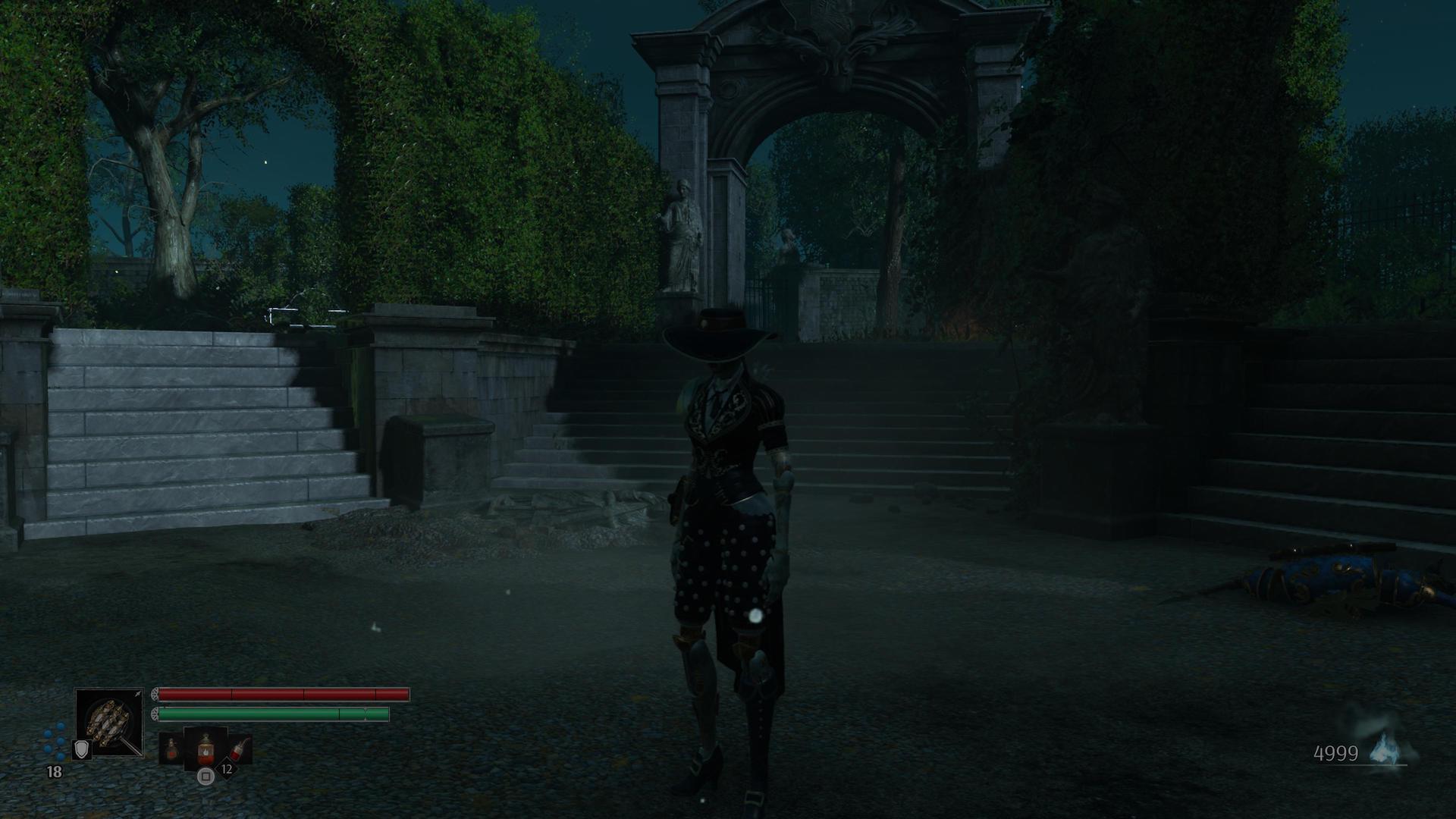Image resolution: width=1456 pixels, height=819 pixels.
Task: Choose the small round potion flask slot
Action: point(171,749)
